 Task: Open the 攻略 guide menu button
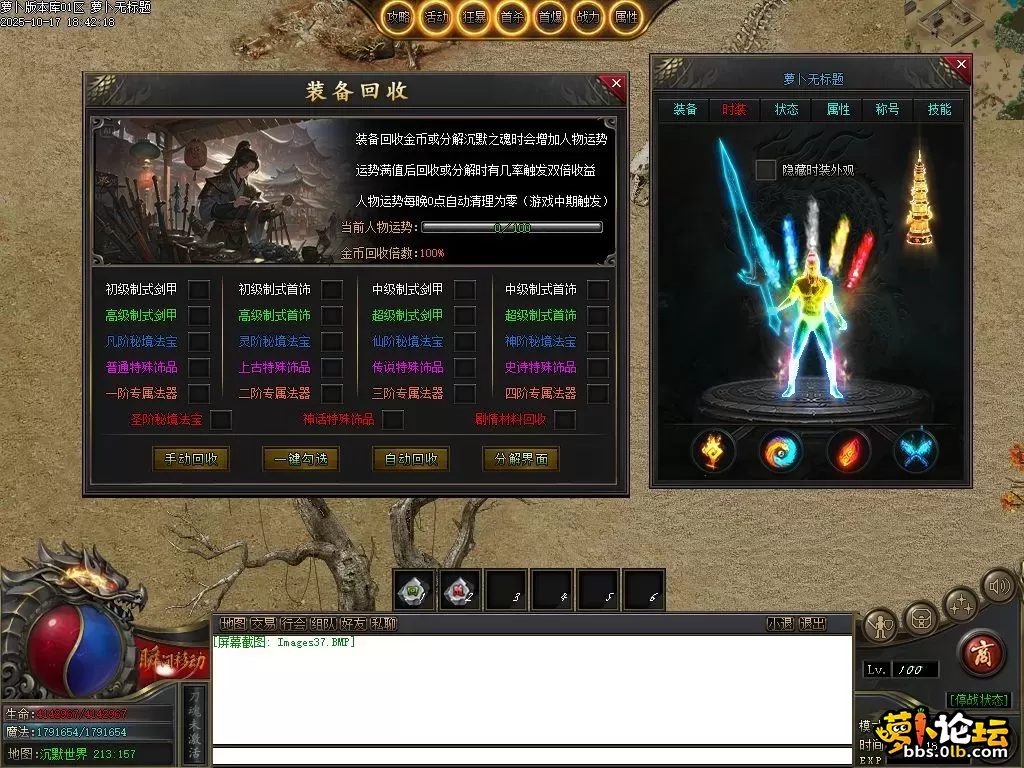coord(398,18)
